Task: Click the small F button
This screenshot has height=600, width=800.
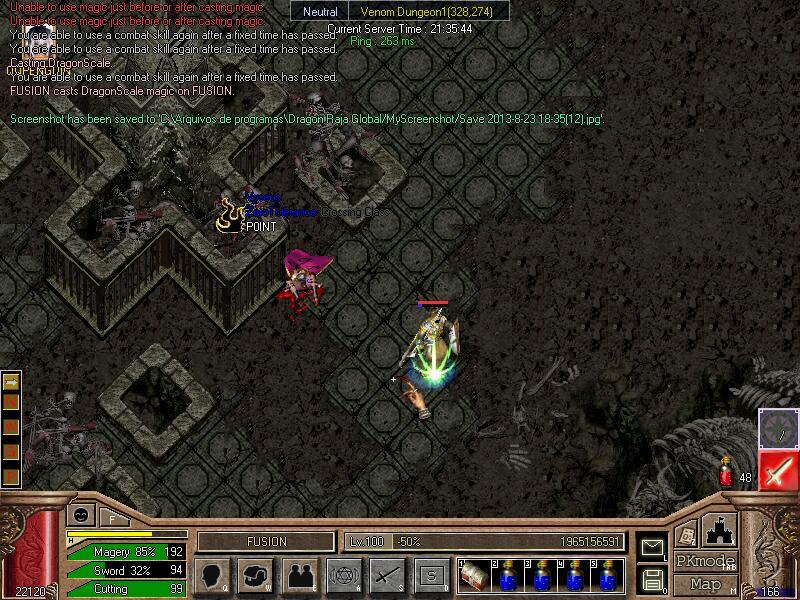Action: tap(112, 517)
